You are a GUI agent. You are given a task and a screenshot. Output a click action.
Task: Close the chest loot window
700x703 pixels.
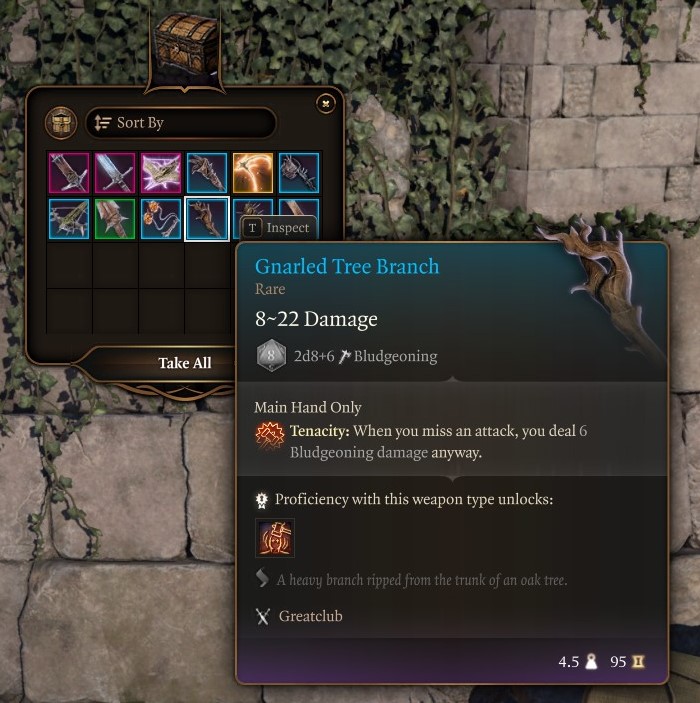(325, 103)
